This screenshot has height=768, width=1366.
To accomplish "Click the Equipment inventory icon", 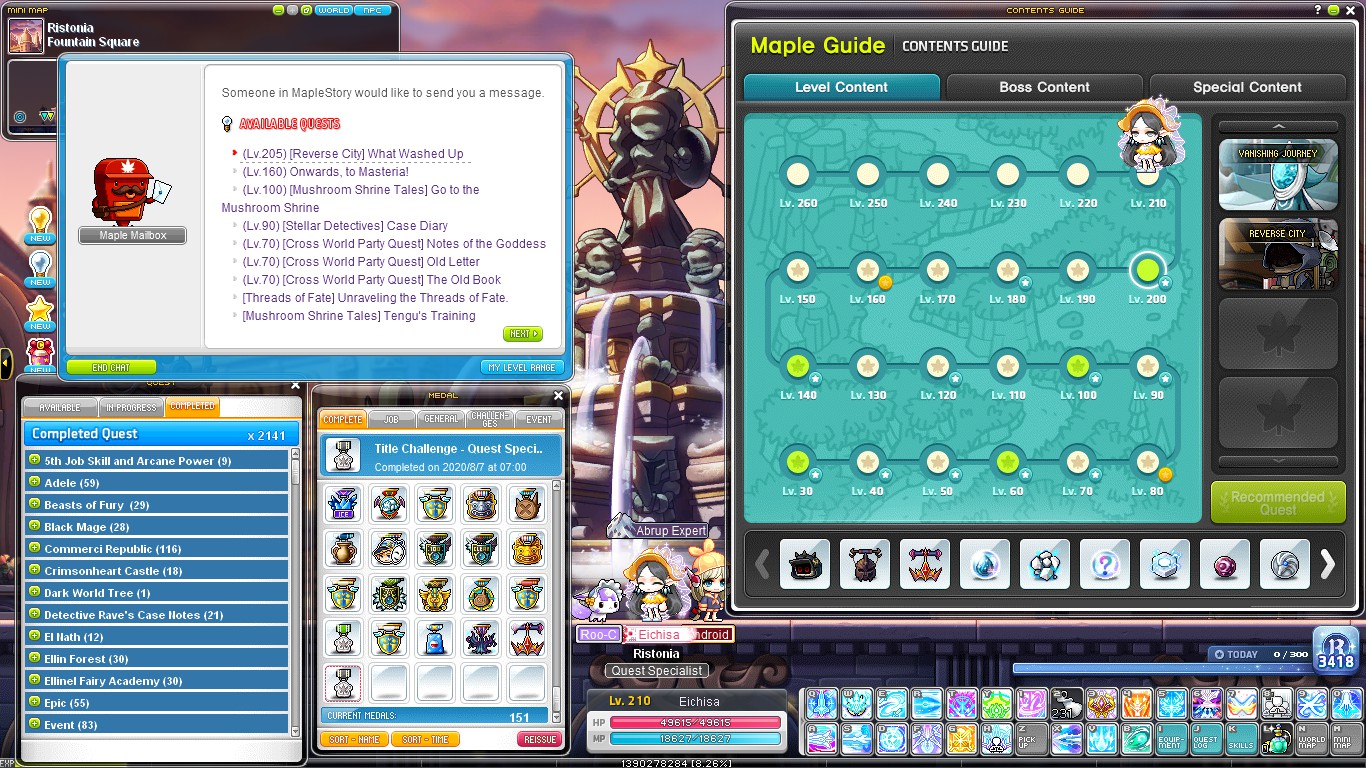I will click(x=1172, y=738).
